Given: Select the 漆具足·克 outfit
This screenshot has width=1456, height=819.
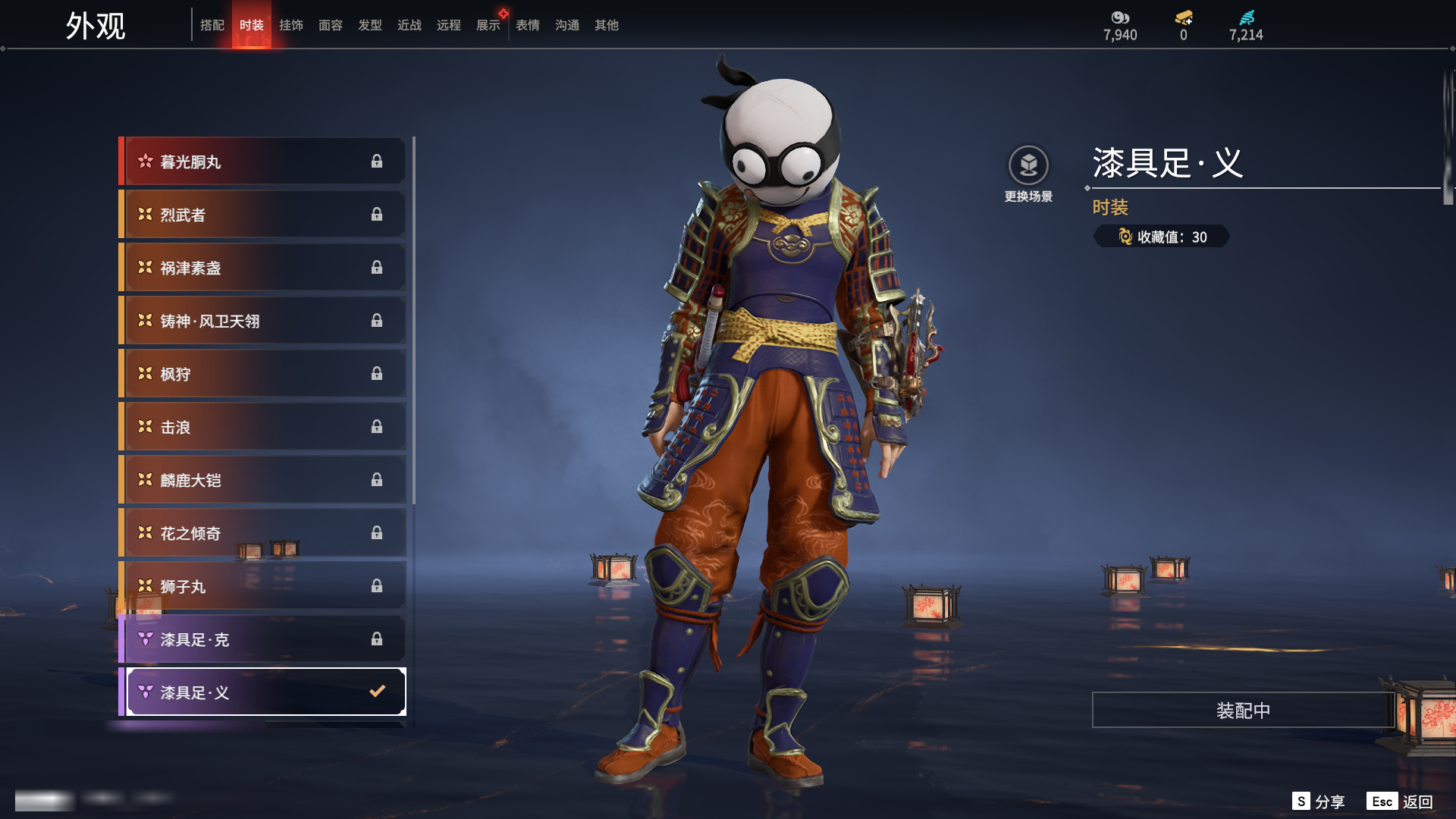Looking at the screenshot, I should point(263,639).
